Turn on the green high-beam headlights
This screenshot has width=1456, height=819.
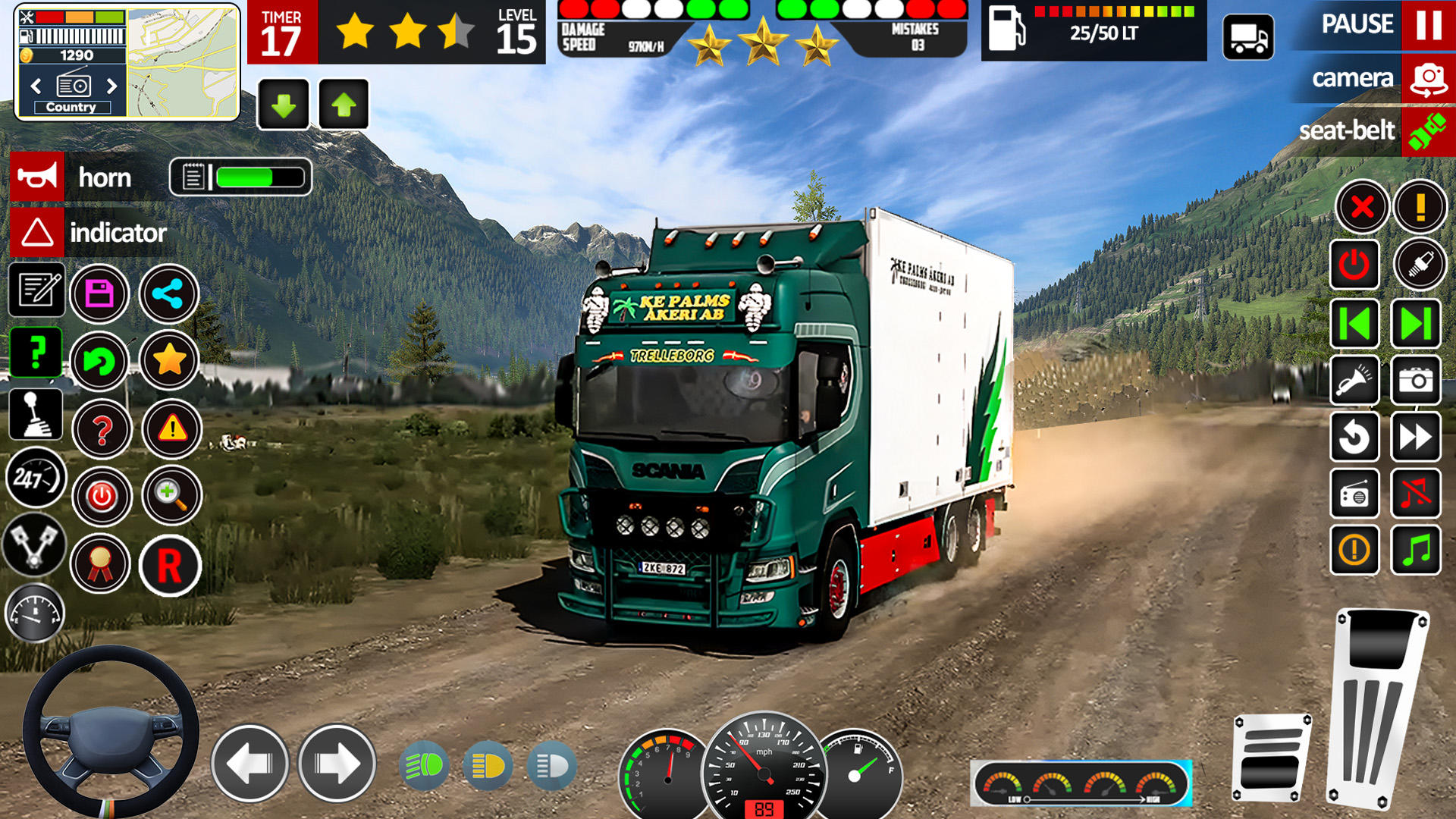(423, 766)
